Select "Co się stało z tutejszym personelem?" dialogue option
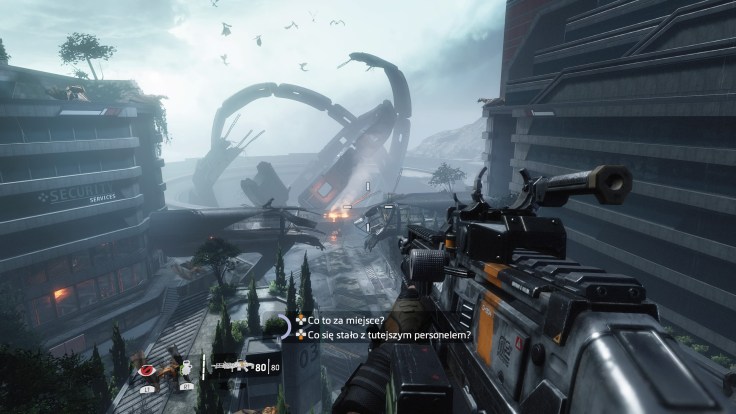The image size is (736, 414). click(x=376, y=335)
